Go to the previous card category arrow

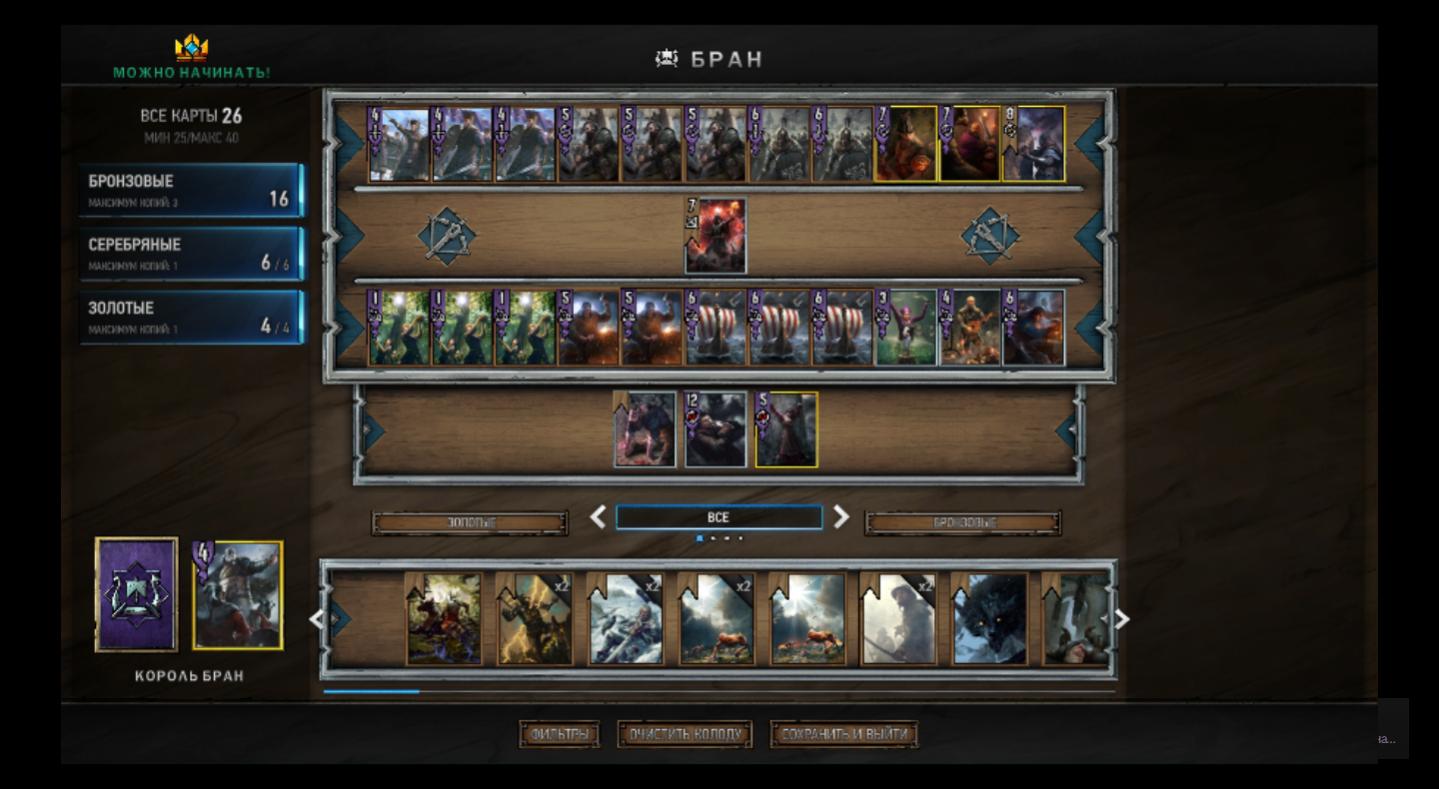click(598, 517)
